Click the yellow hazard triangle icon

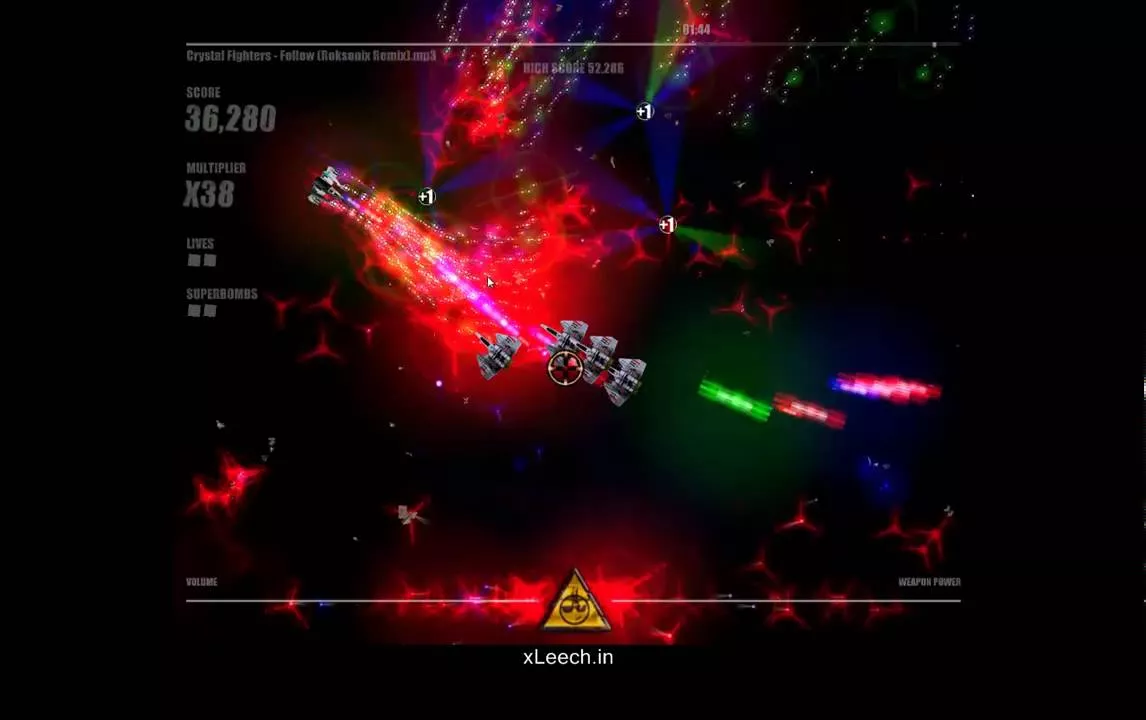(x=574, y=604)
